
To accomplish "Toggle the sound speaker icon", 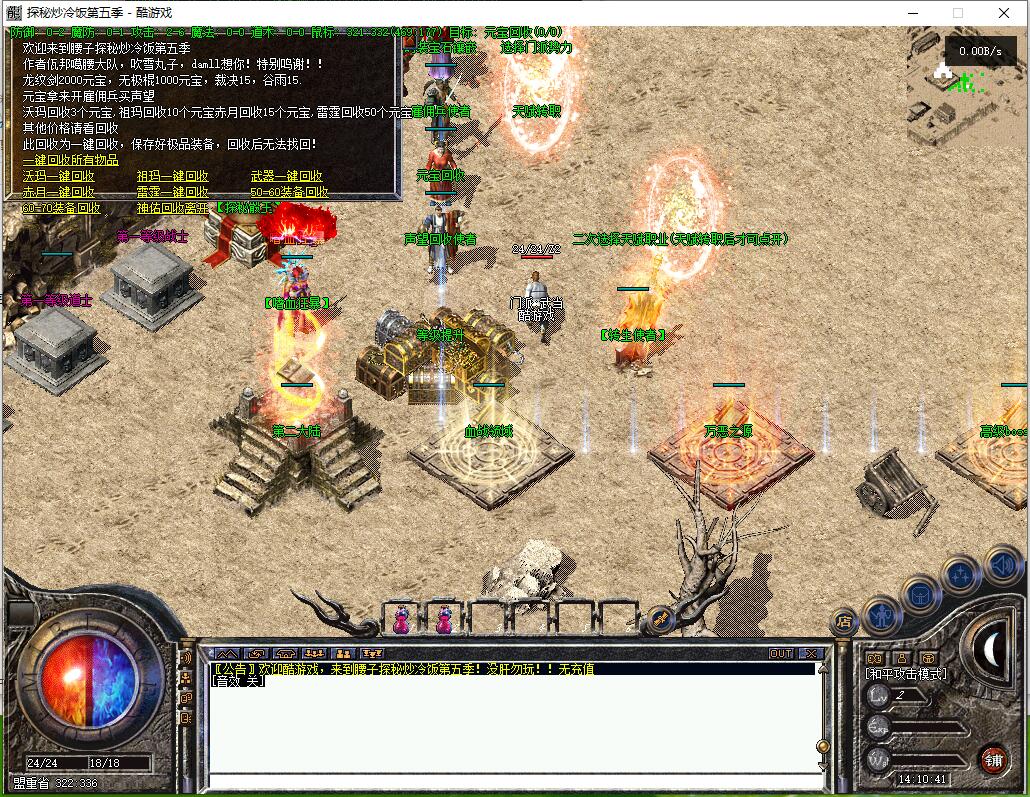I will (x=1001, y=566).
